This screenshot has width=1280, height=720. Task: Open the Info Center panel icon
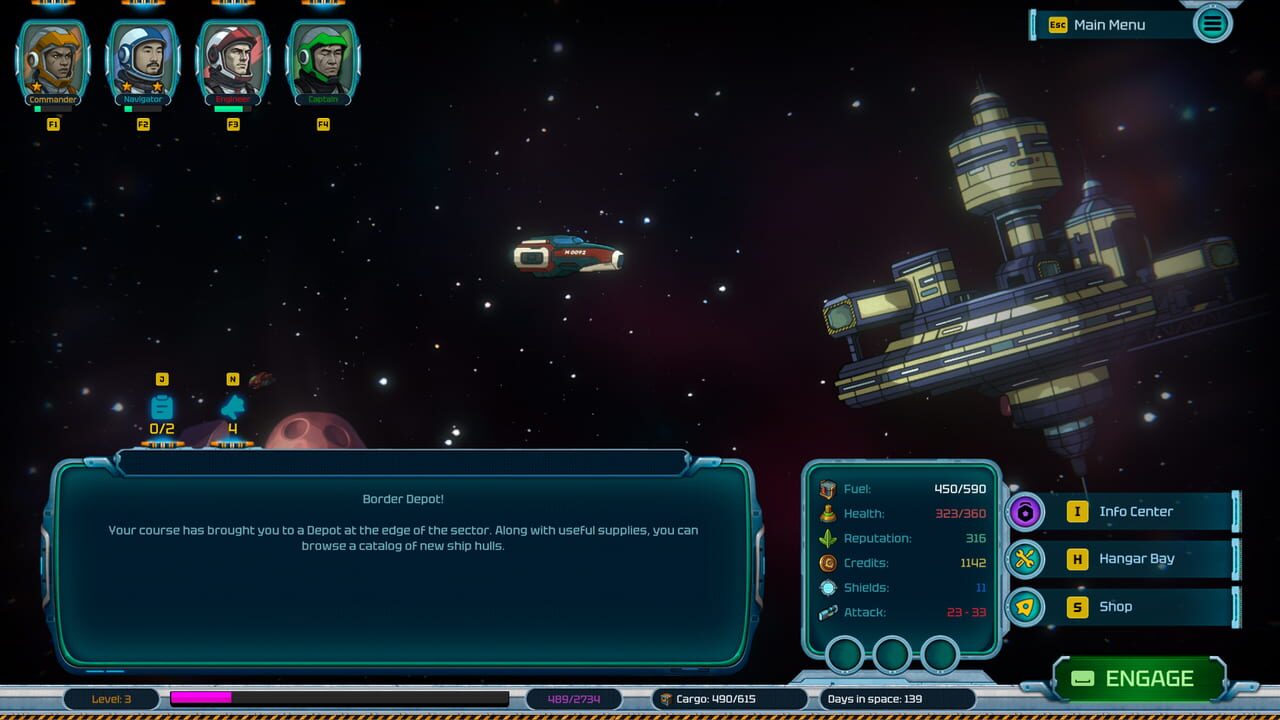point(1024,511)
